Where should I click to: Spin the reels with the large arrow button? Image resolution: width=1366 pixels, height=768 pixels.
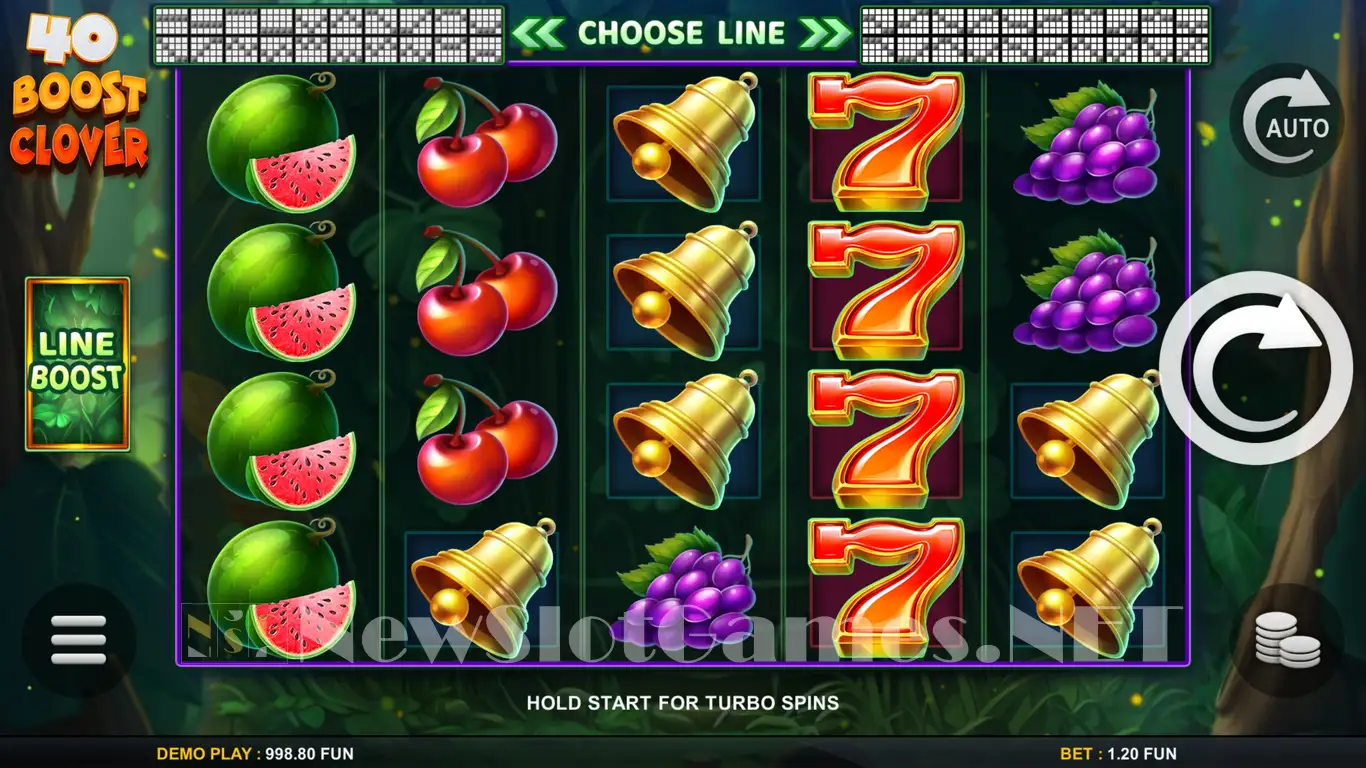(1256, 367)
